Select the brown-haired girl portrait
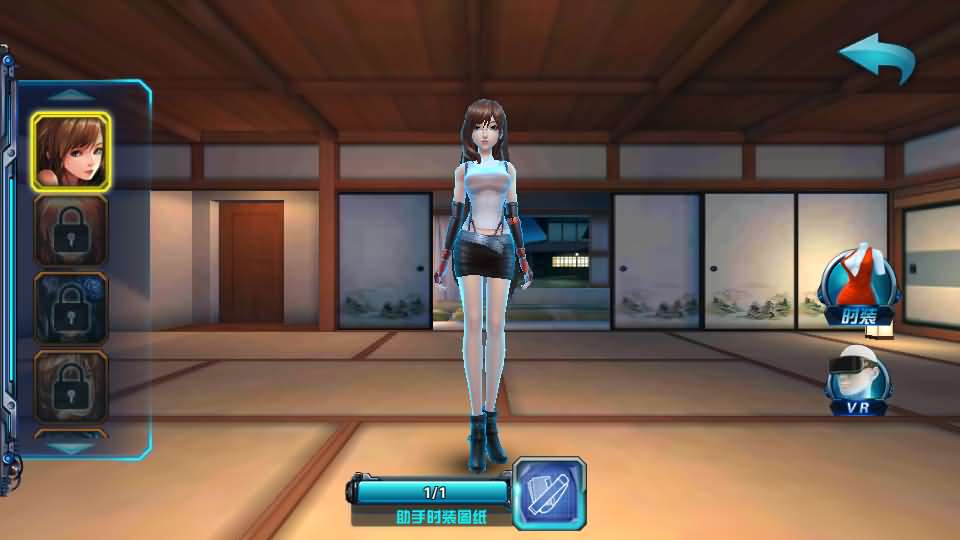 tap(70, 151)
